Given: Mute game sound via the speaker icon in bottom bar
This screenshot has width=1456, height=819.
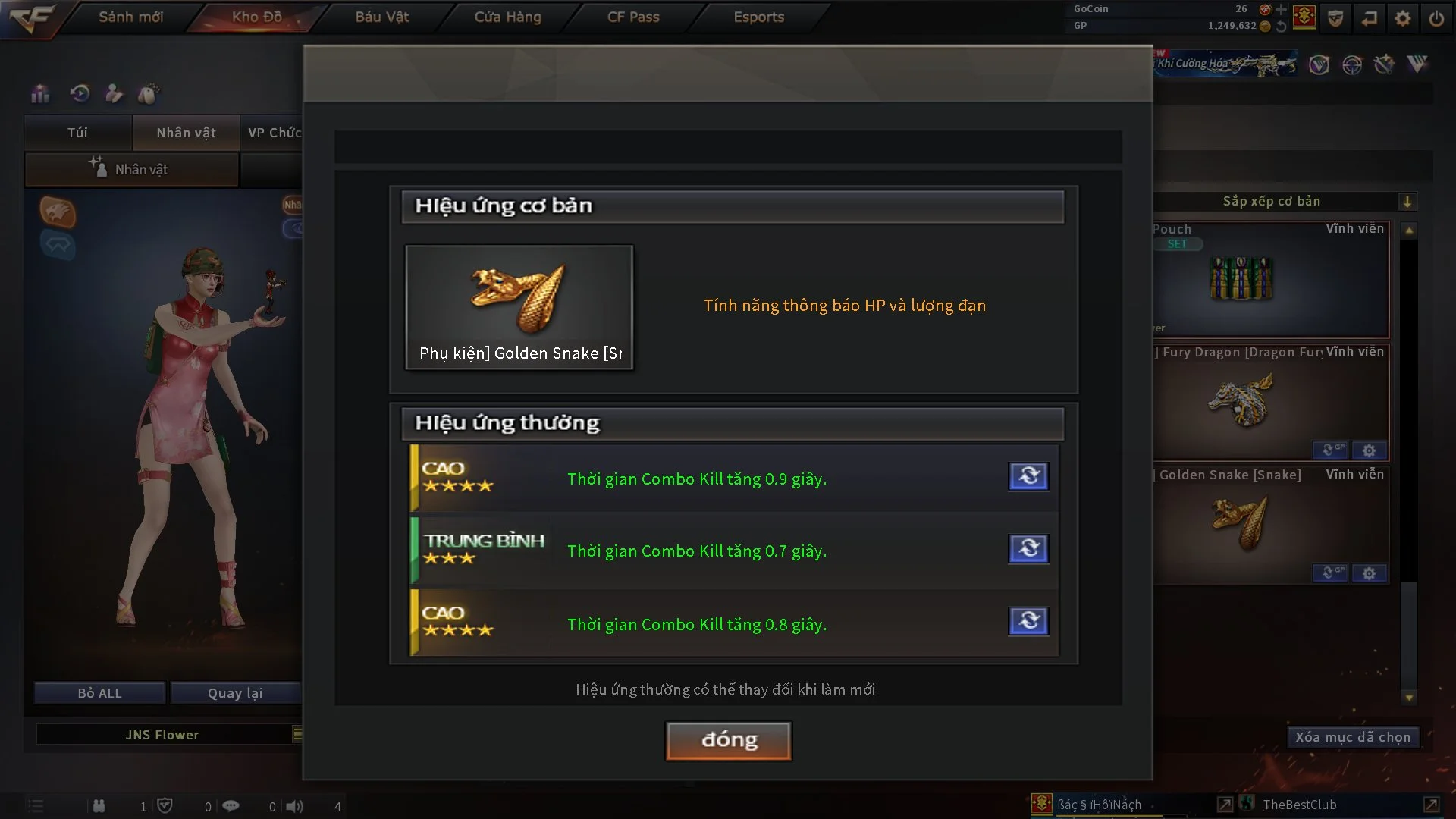Looking at the screenshot, I should click(293, 806).
